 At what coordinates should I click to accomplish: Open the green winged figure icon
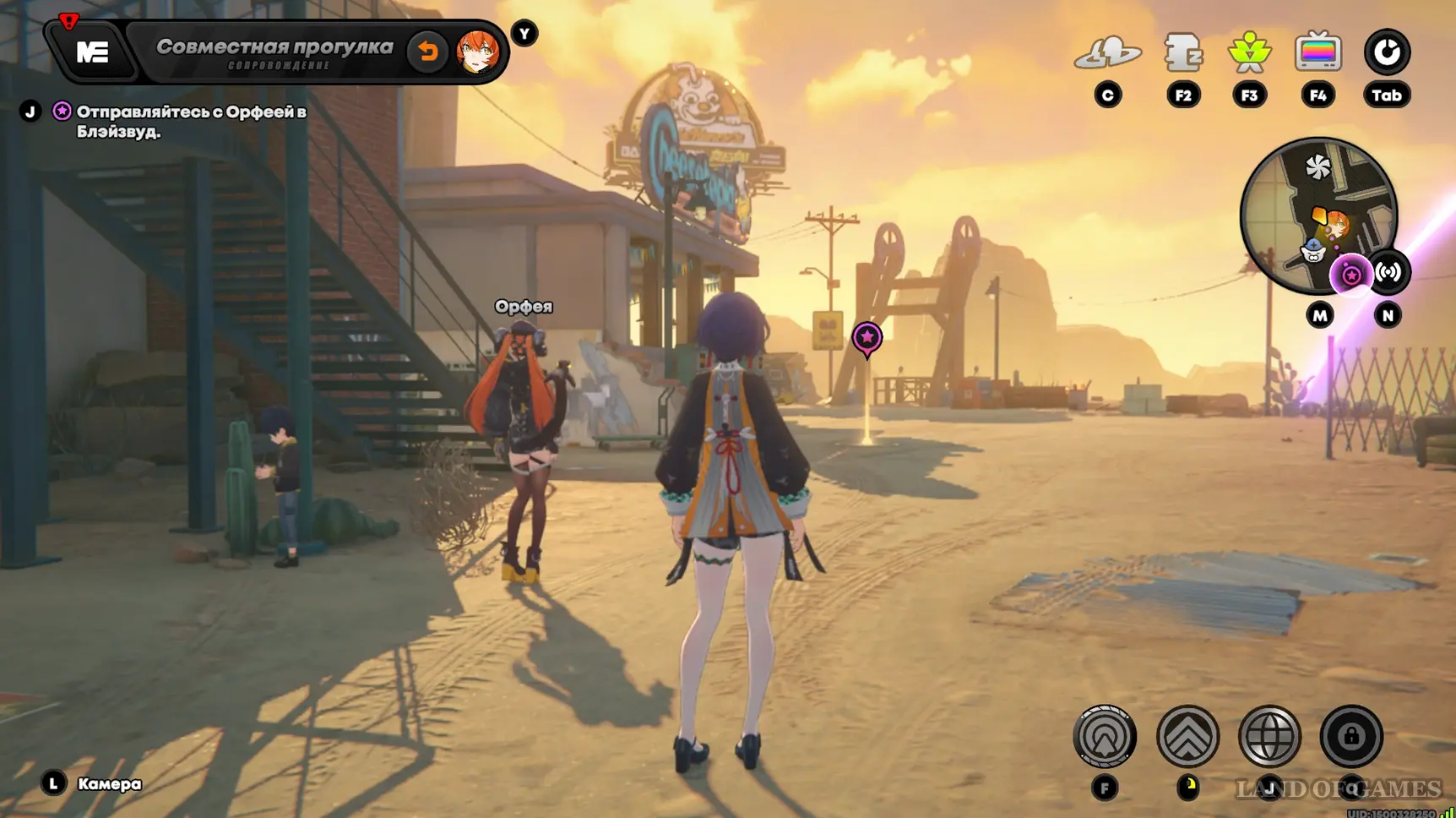coord(1249,53)
